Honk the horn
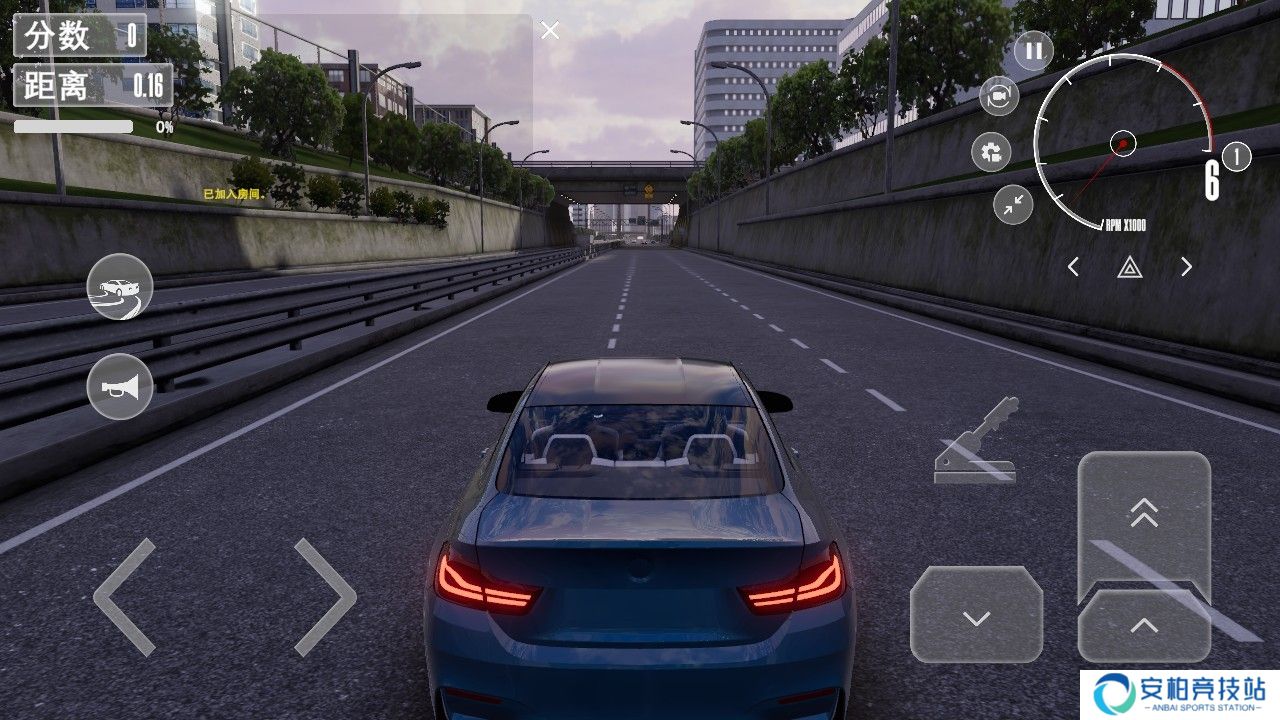The width and height of the screenshot is (1280, 720). coord(120,386)
